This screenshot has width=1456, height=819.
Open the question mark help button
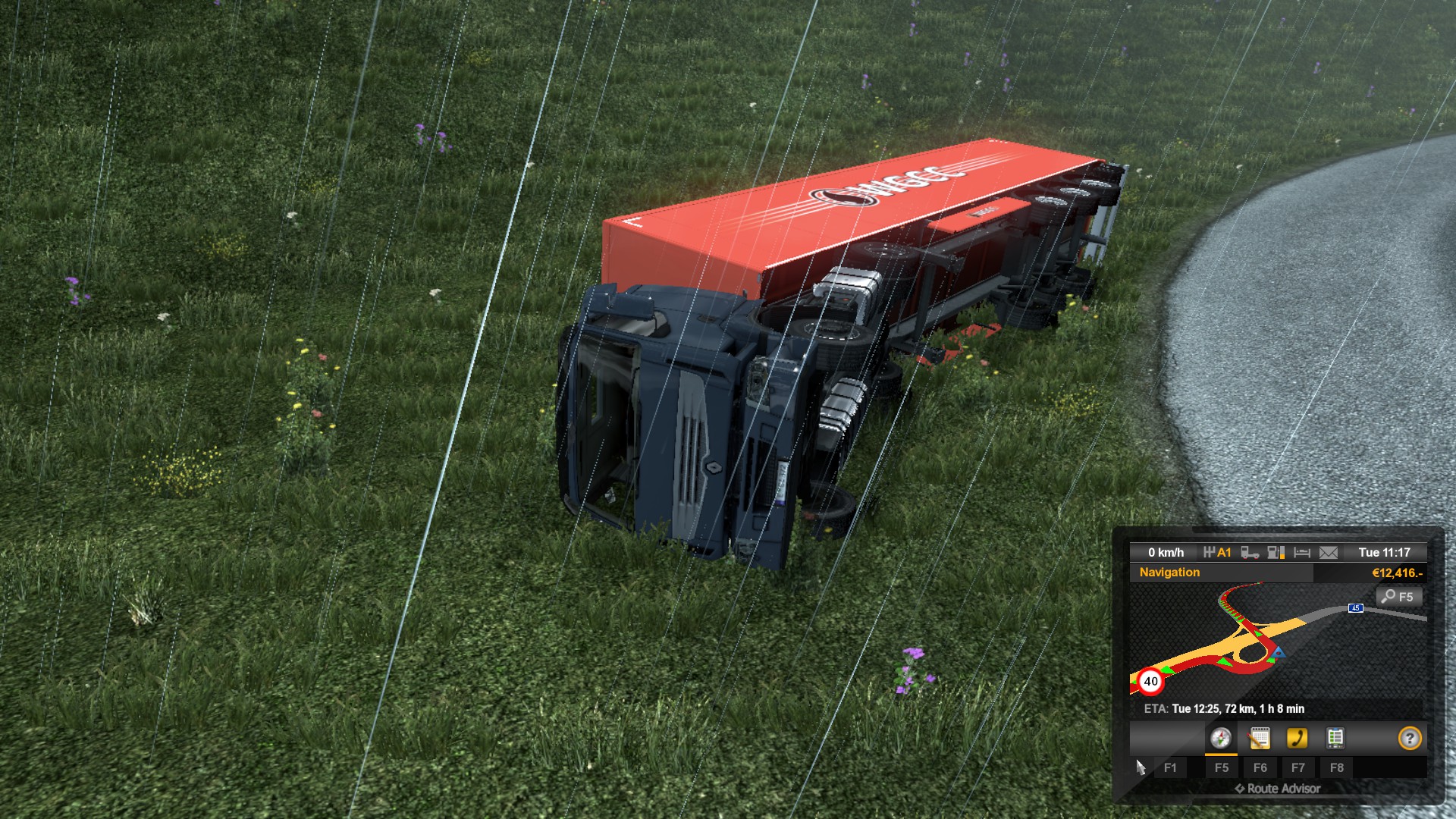click(1409, 738)
